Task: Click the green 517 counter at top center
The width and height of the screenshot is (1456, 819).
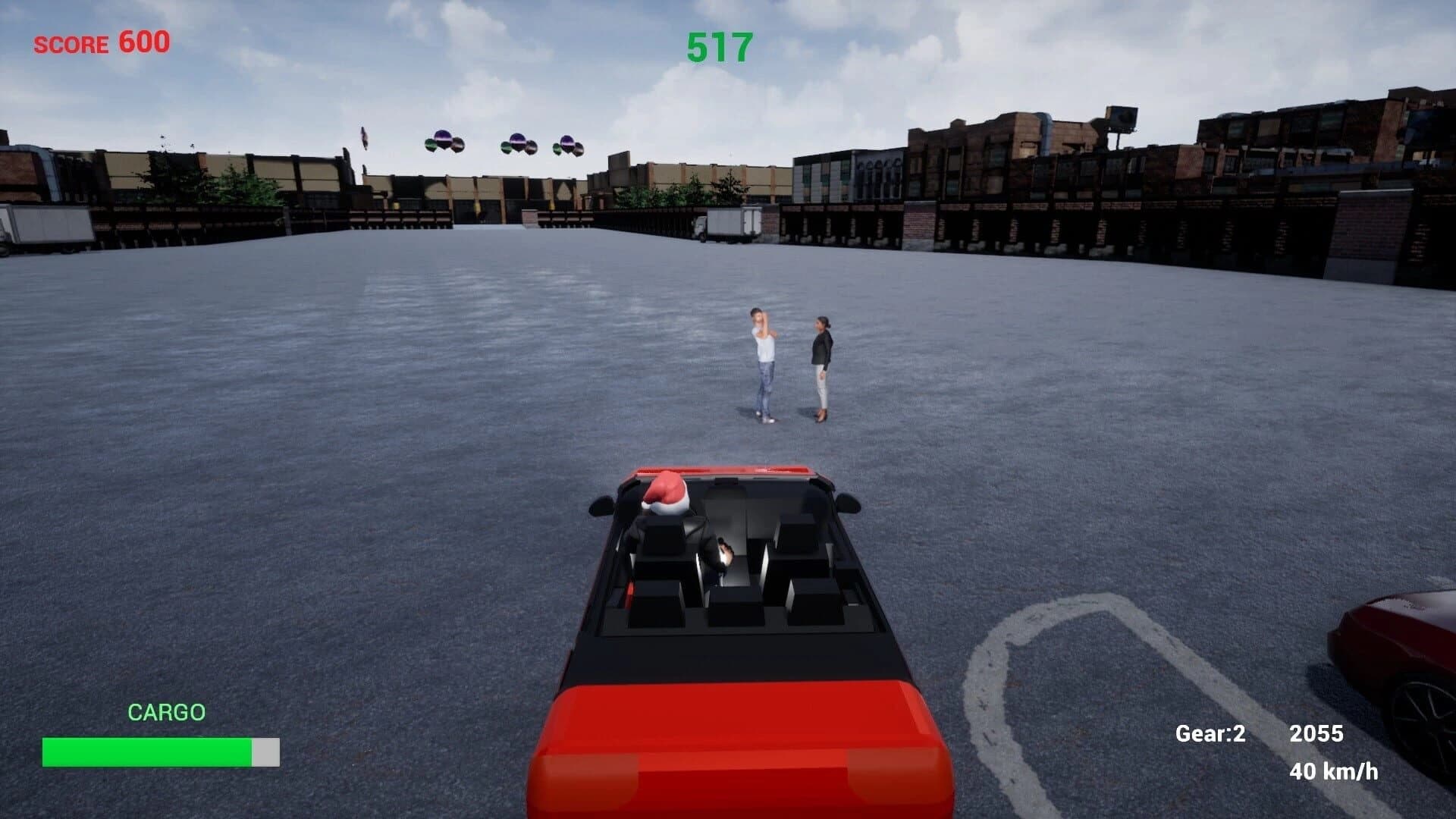Action: [716, 47]
